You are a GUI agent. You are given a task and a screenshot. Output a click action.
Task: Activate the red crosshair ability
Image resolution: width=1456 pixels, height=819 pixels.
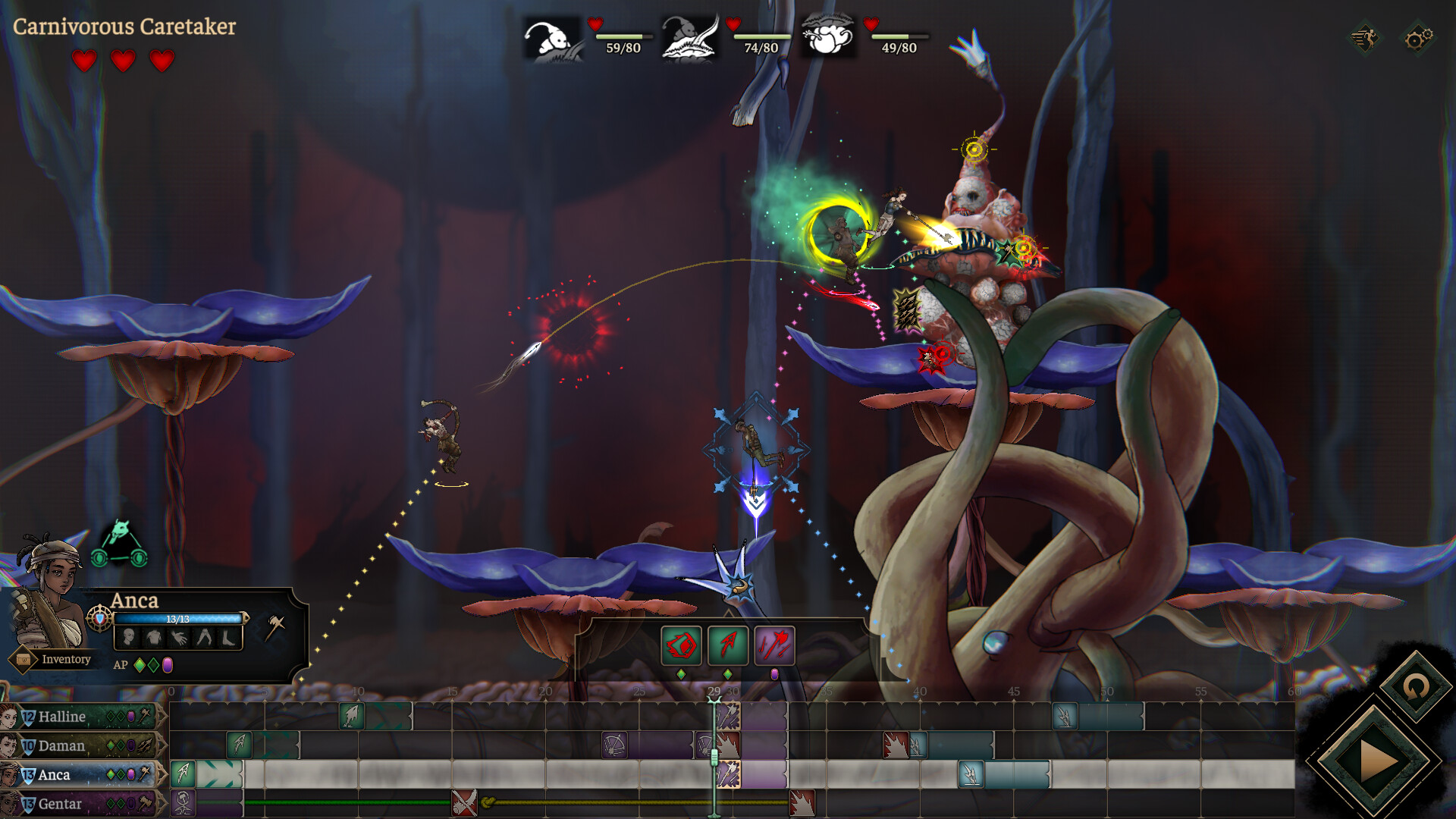coord(681,645)
